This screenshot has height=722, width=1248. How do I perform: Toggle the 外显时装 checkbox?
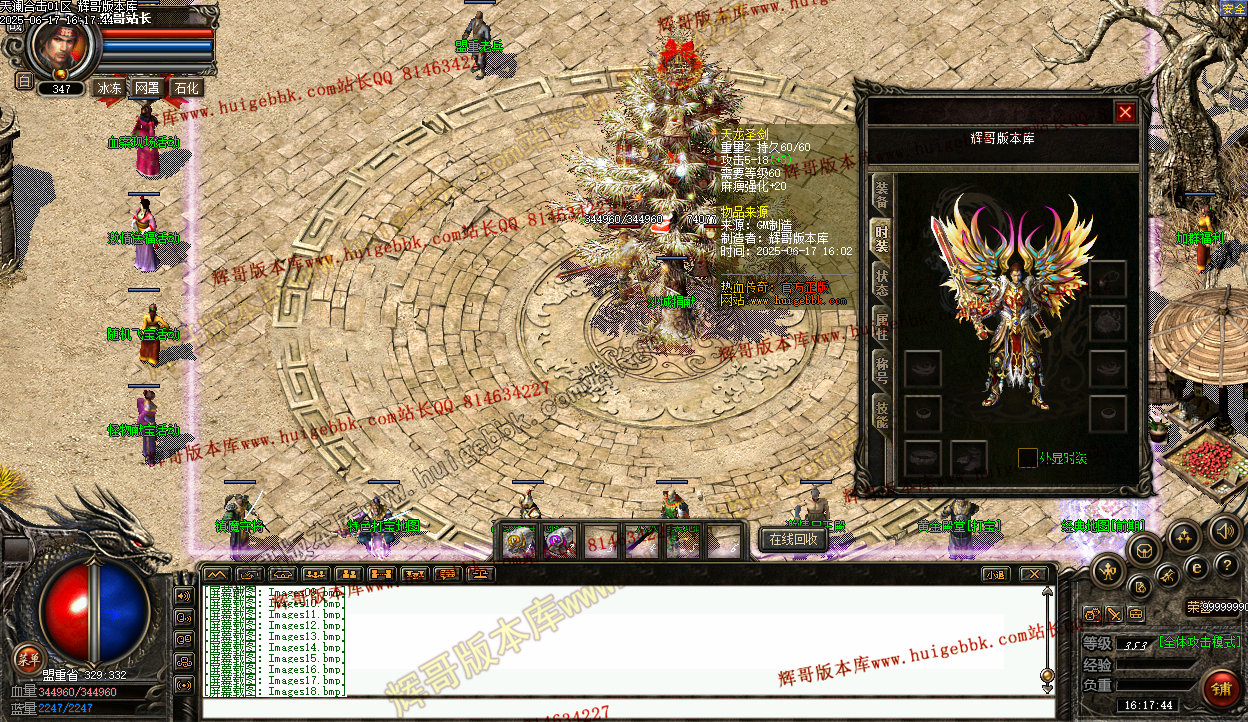coord(1027,458)
